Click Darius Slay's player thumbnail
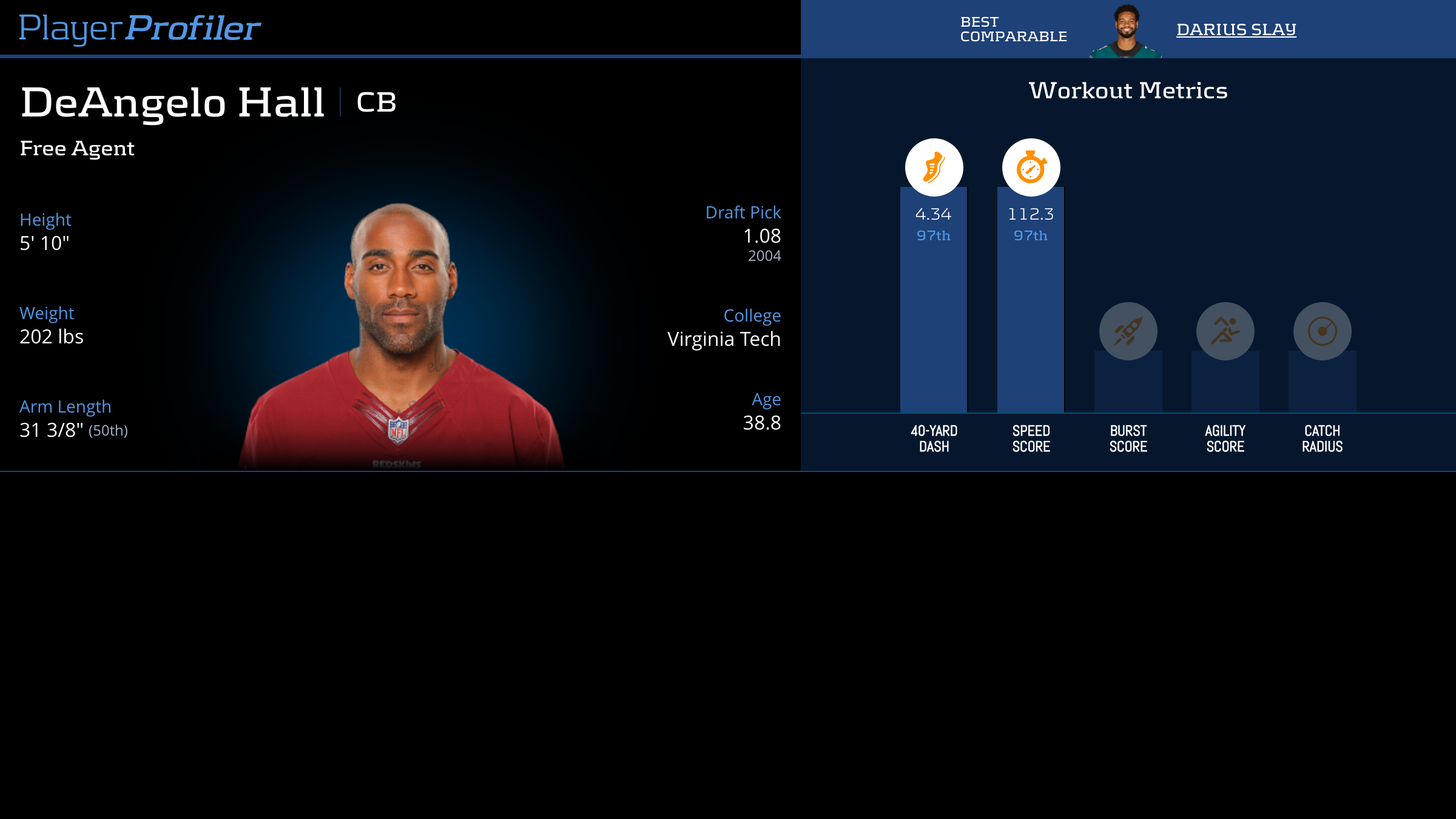This screenshot has height=819, width=1456. point(1126,32)
